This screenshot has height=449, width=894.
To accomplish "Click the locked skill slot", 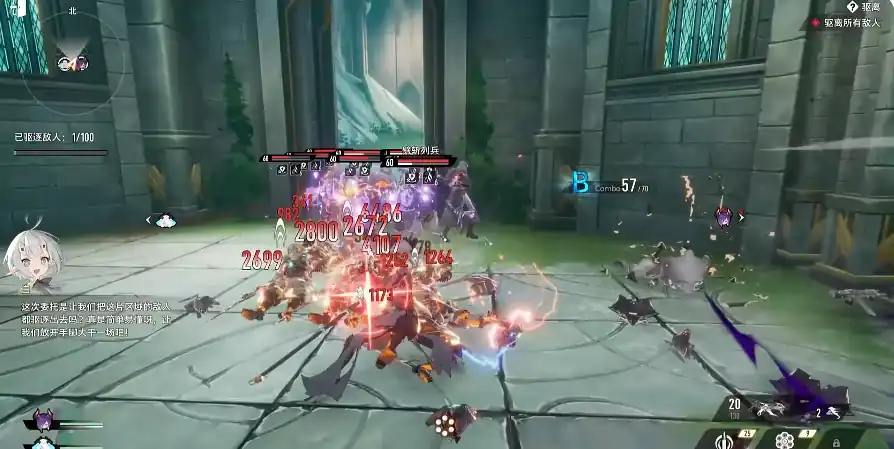I will click(x=836, y=440).
